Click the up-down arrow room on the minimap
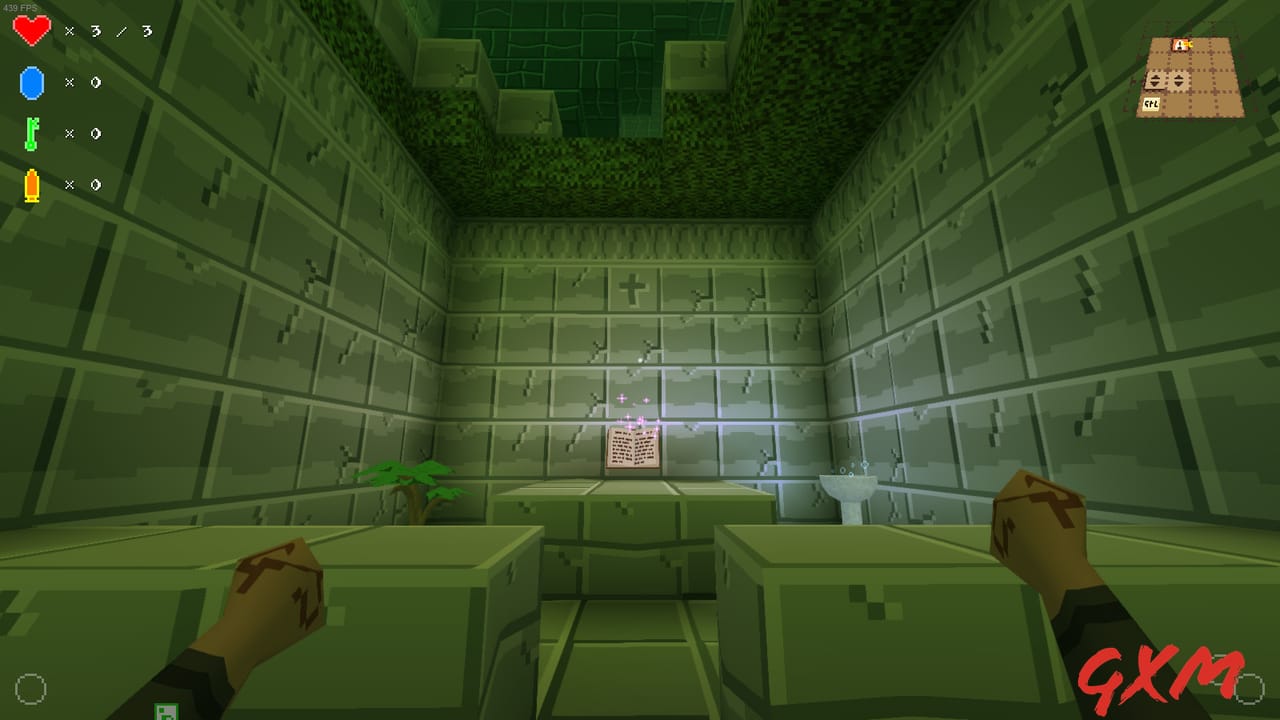 (1153, 80)
